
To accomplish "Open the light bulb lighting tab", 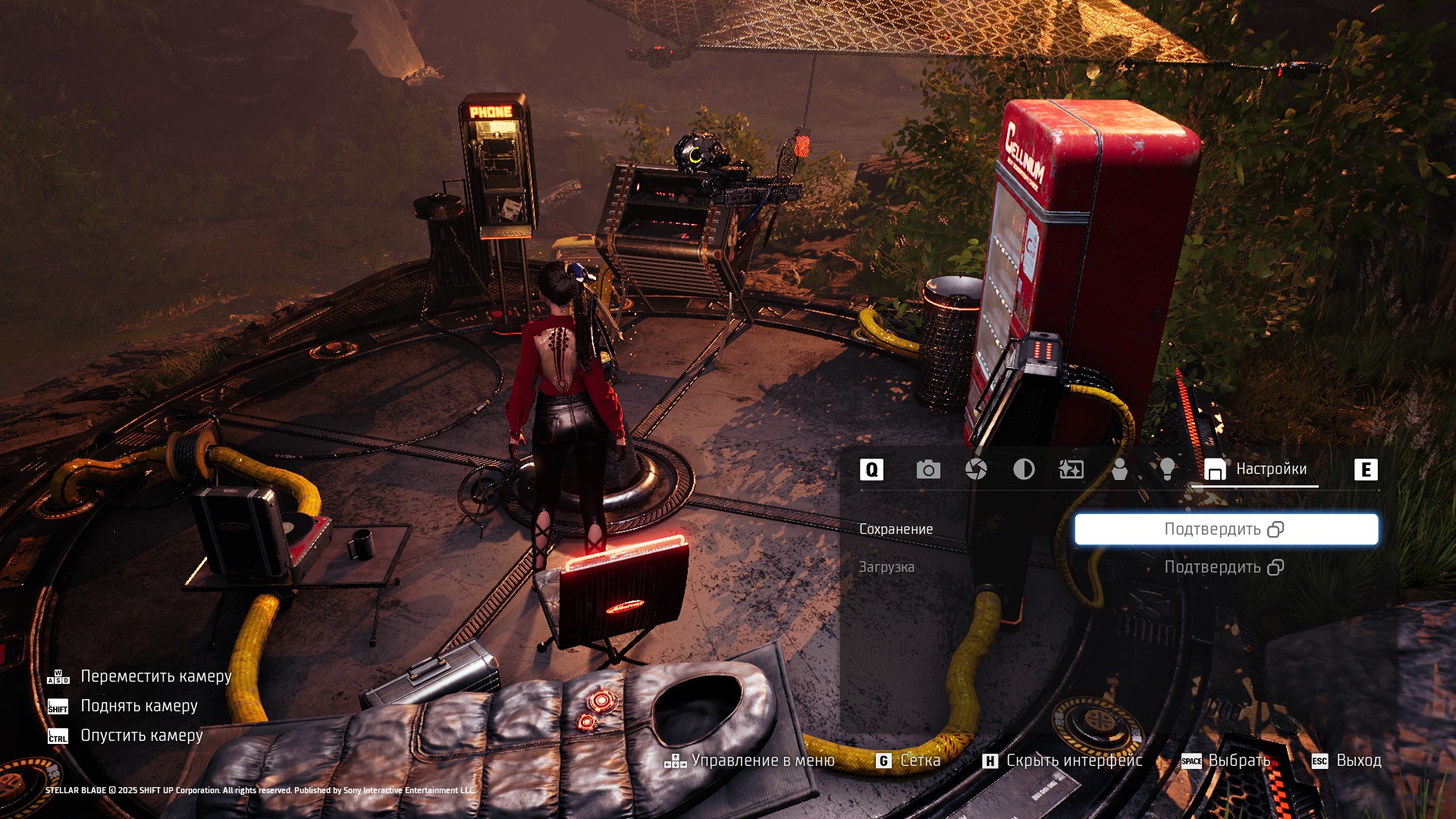I will coord(1167,469).
